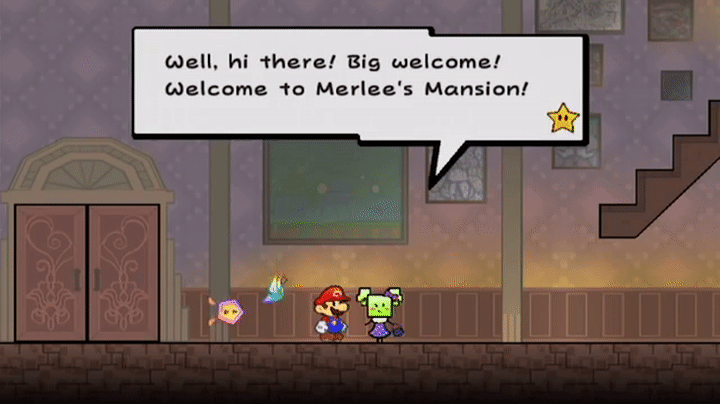Click the star to continue the dialogue
Image resolution: width=720 pixels, height=404 pixels.
[562, 119]
